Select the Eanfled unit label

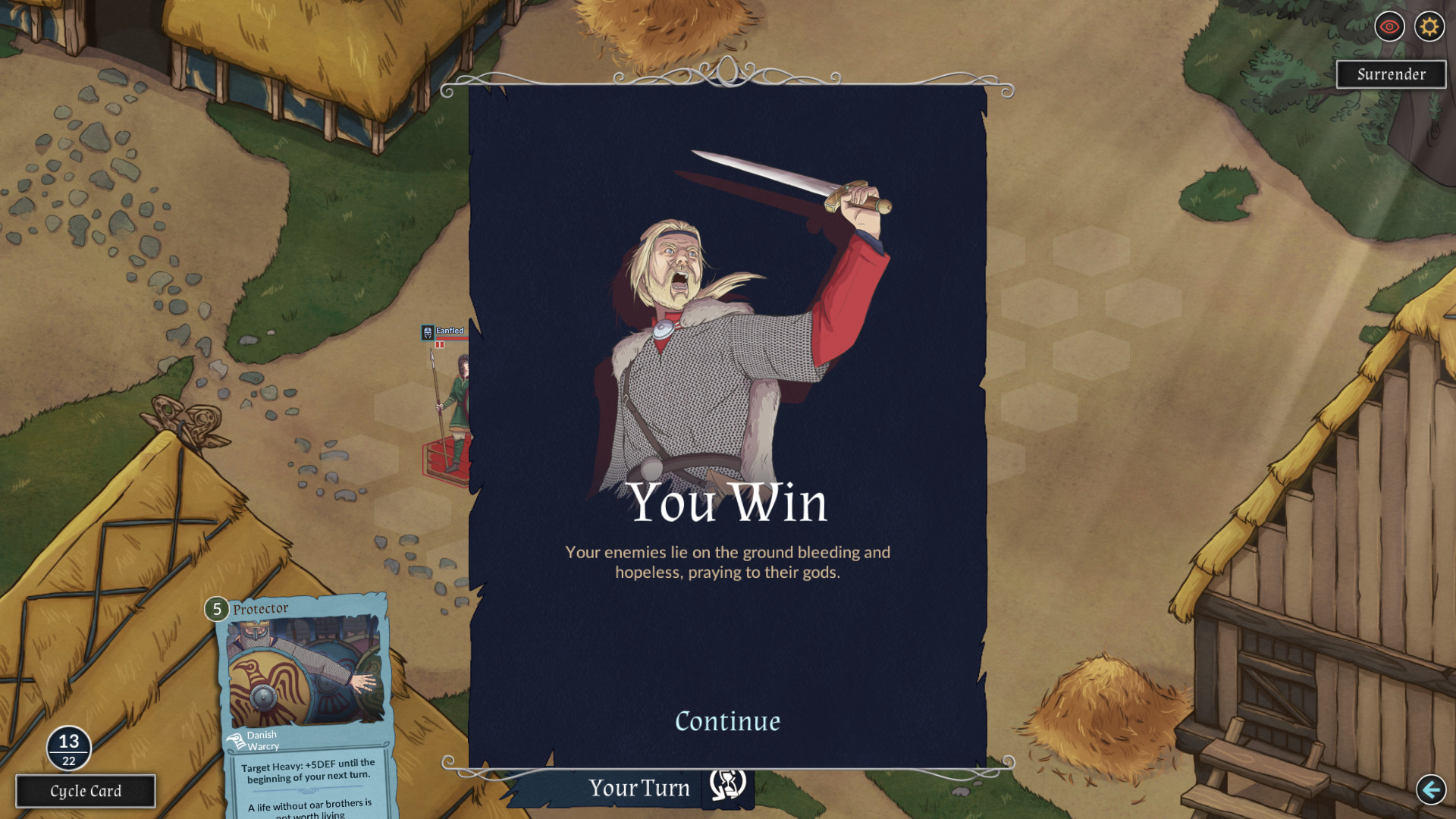click(449, 331)
